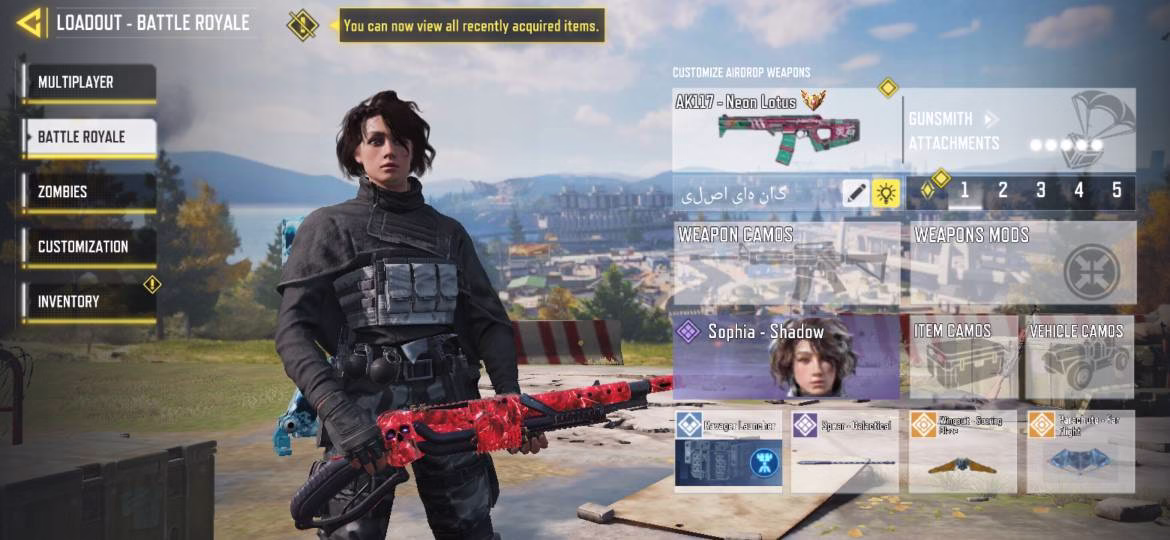
Task: Open Vehicle Camos tile
Action: point(1080,358)
